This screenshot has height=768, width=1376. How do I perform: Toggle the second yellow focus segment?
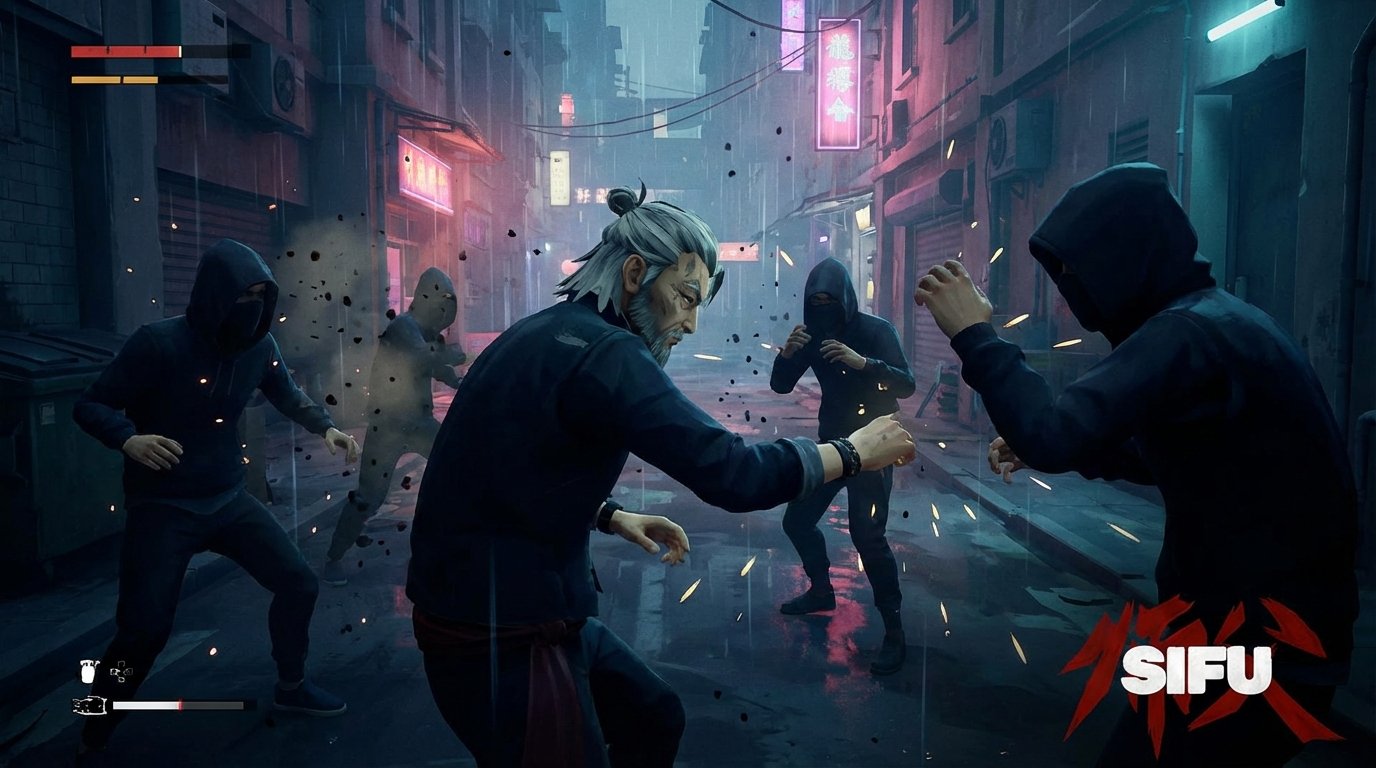(x=140, y=80)
